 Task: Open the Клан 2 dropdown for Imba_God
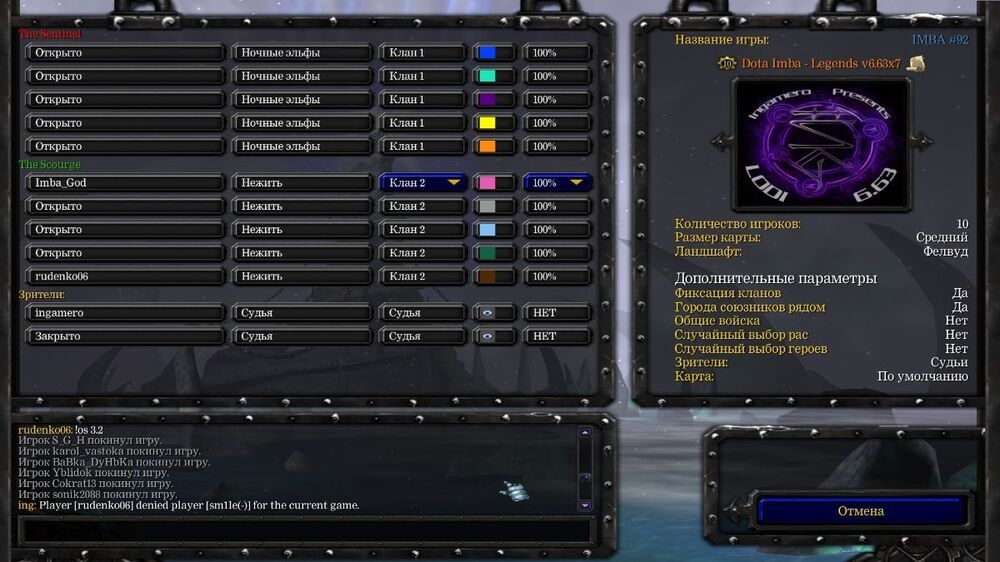tap(423, 183)
